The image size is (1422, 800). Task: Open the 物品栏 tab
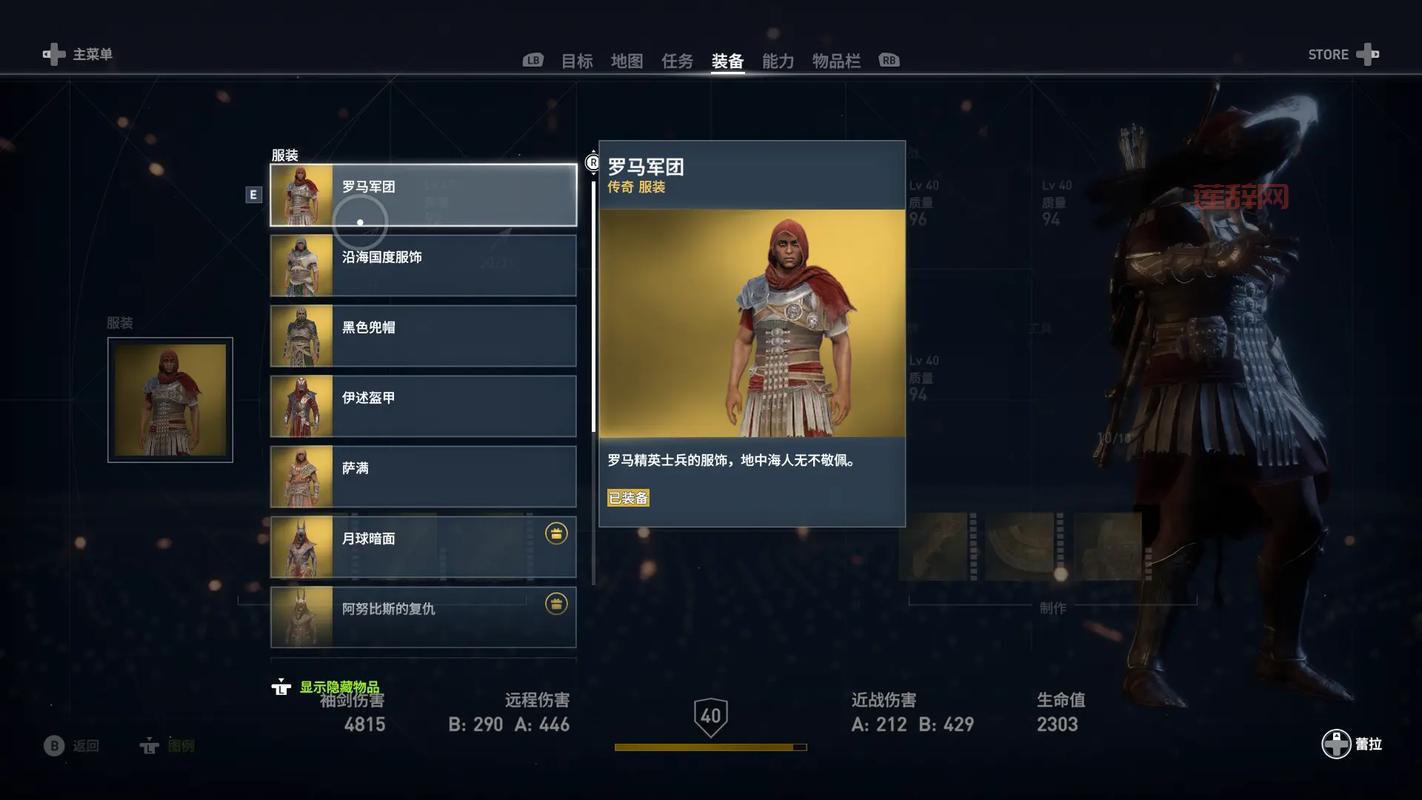(836, 61)
